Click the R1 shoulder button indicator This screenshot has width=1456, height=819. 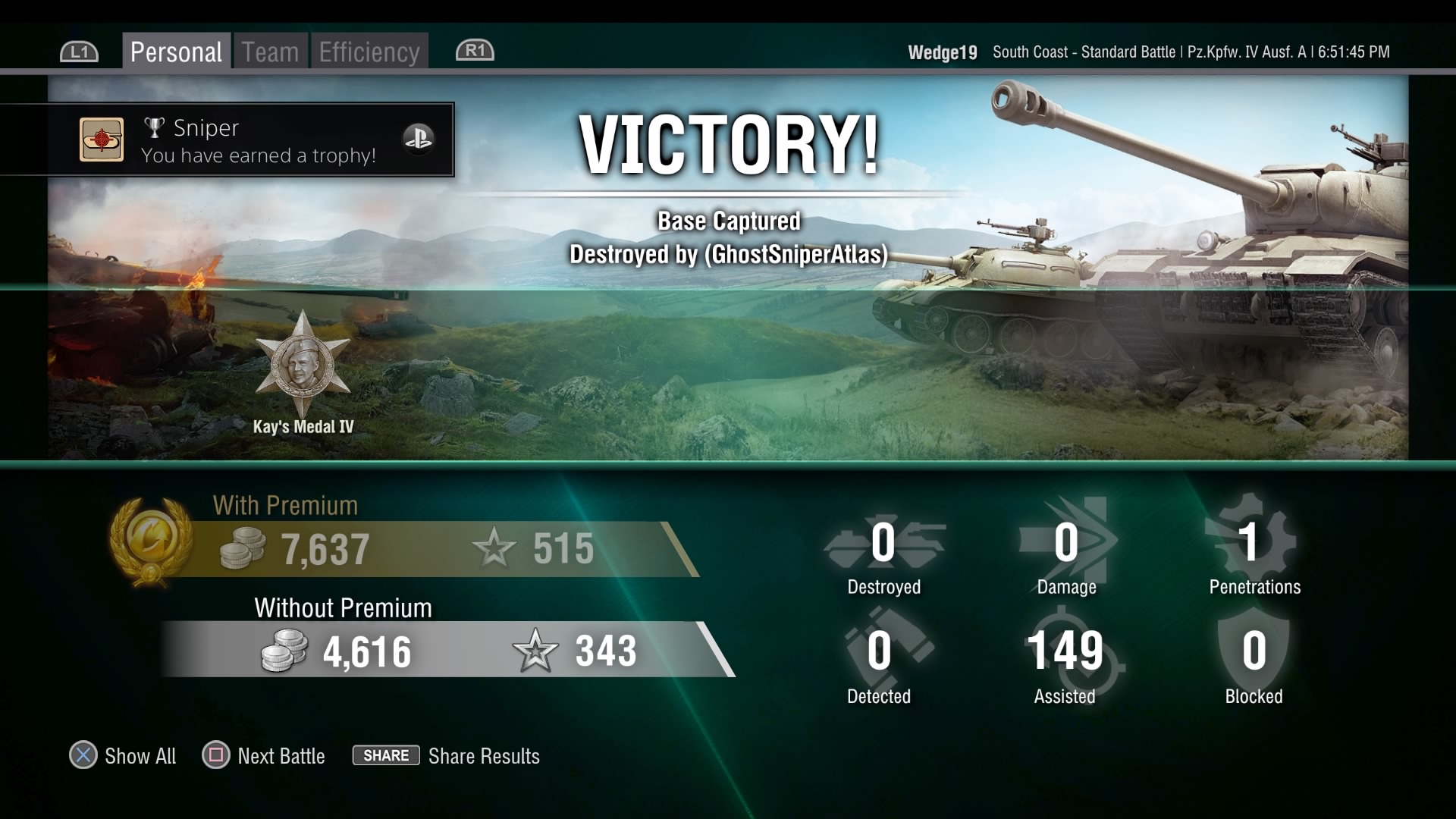pyautogui.click(x=475, y=50)
